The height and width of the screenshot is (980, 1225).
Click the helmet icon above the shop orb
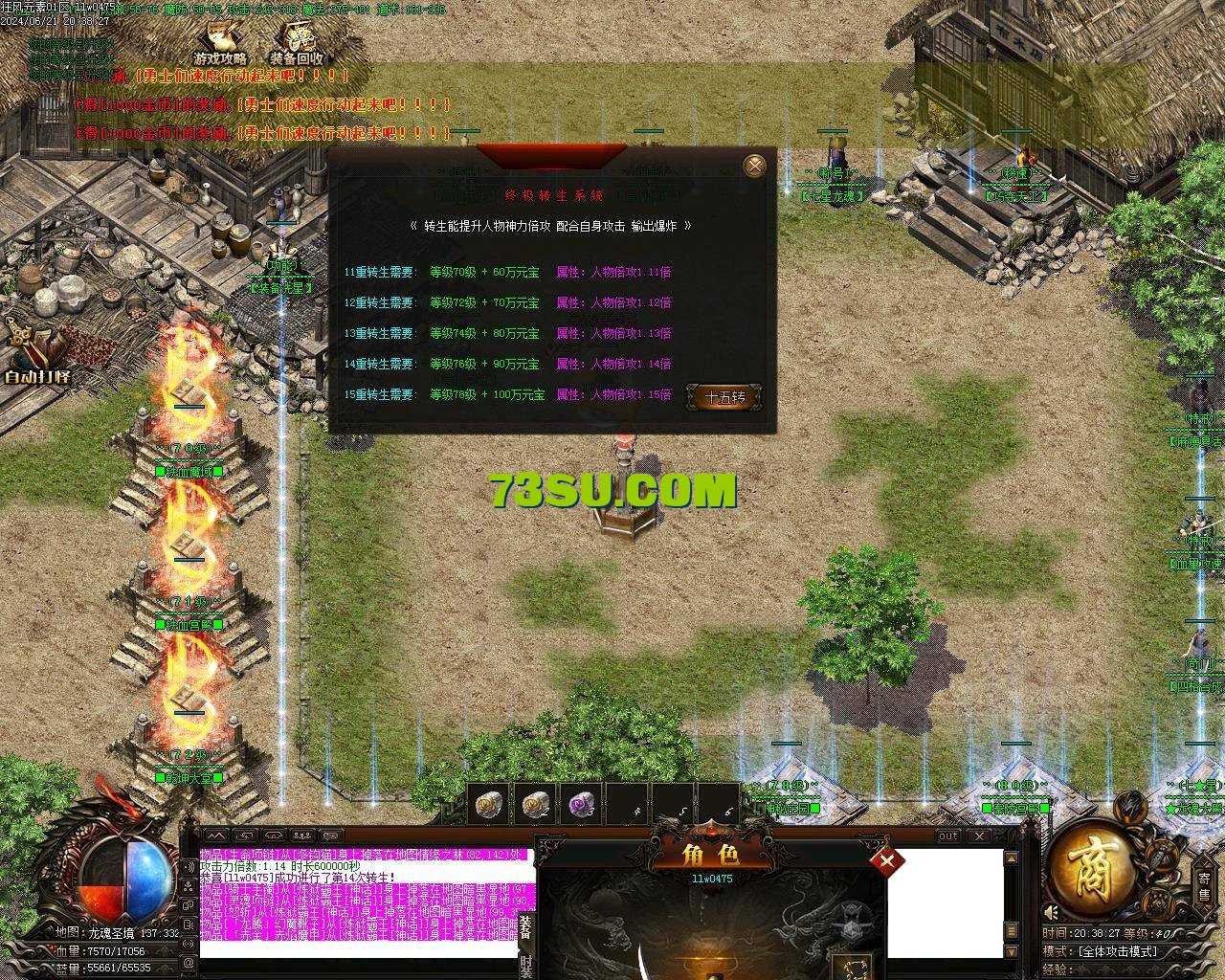click(1131, 804)
